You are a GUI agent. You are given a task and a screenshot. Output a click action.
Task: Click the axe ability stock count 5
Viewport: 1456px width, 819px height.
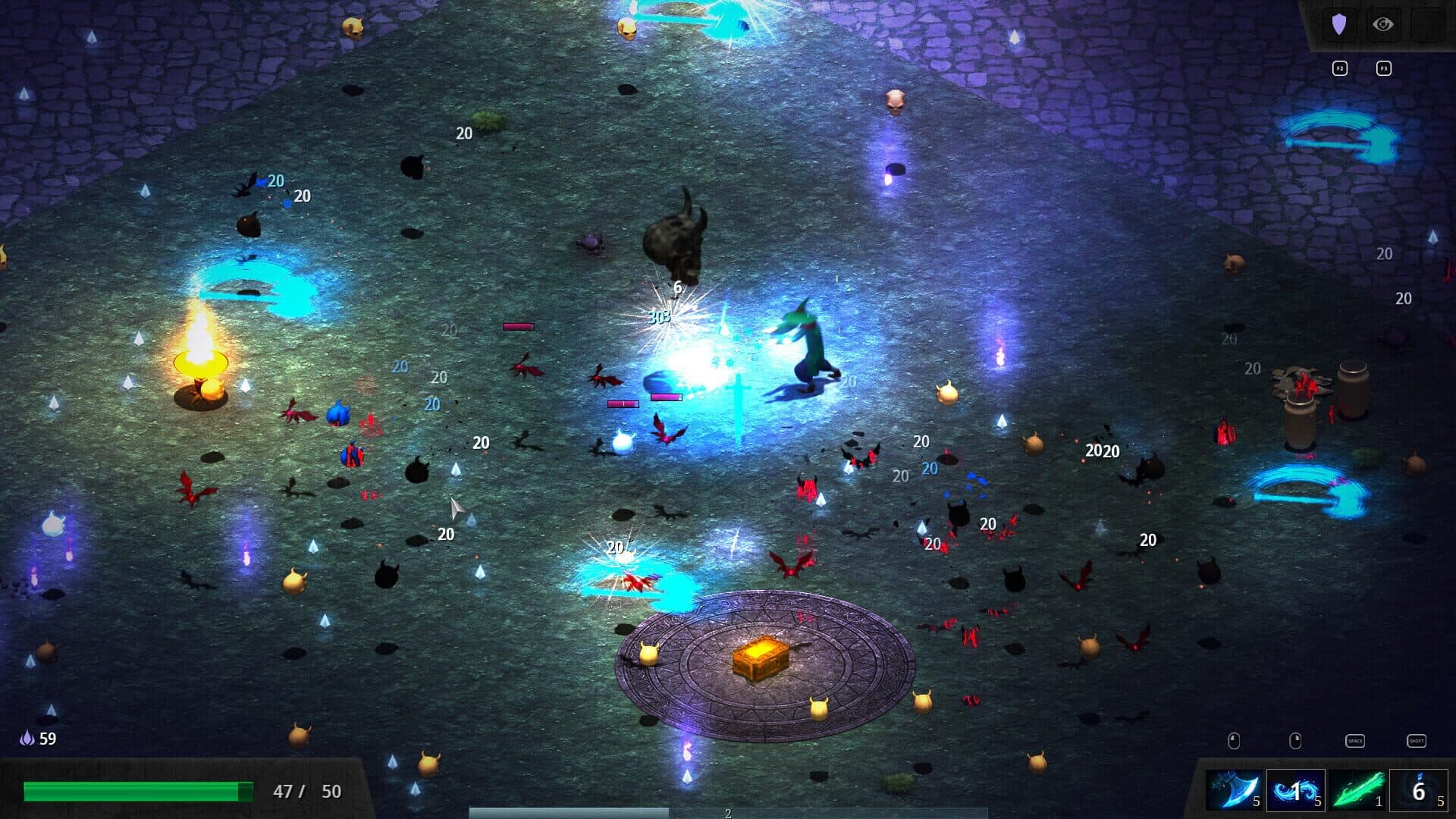1257,802
